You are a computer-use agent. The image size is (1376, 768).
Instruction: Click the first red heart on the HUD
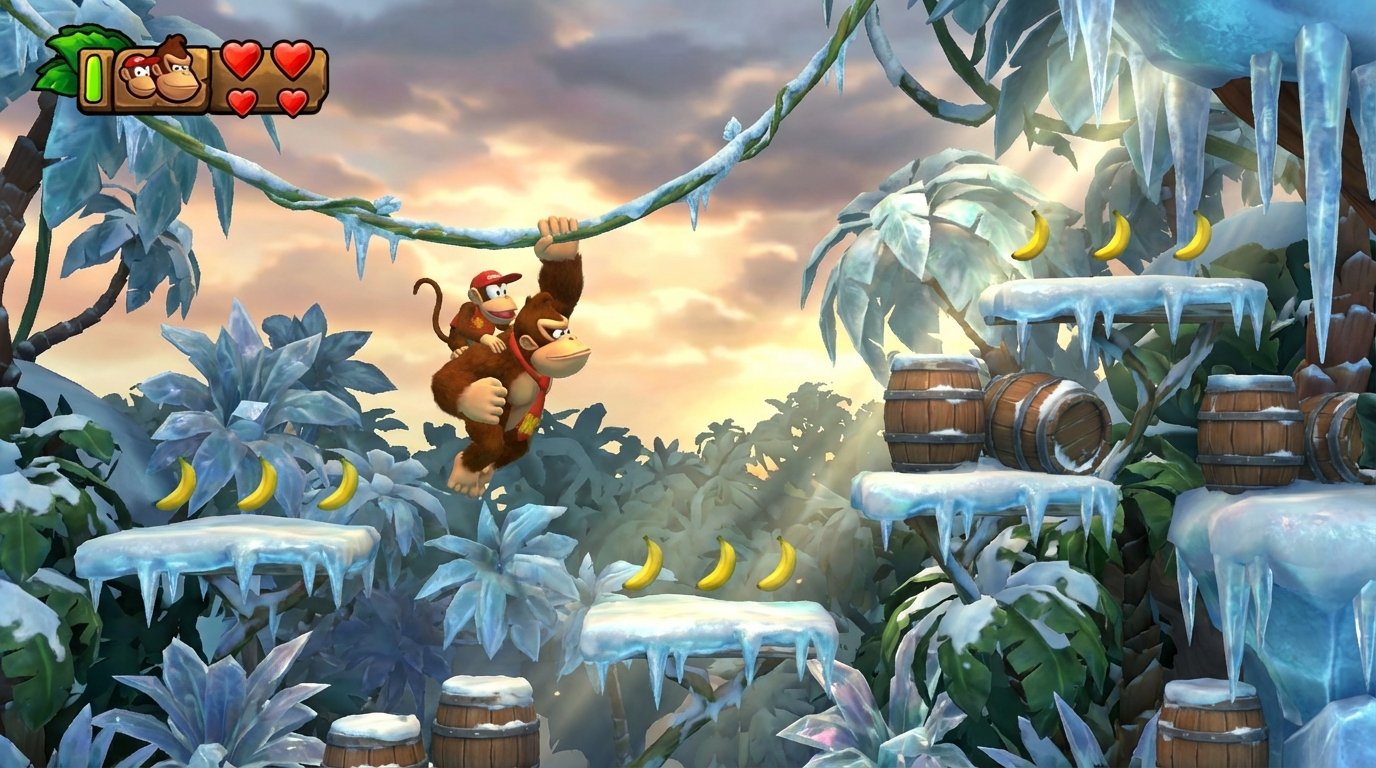240,62
